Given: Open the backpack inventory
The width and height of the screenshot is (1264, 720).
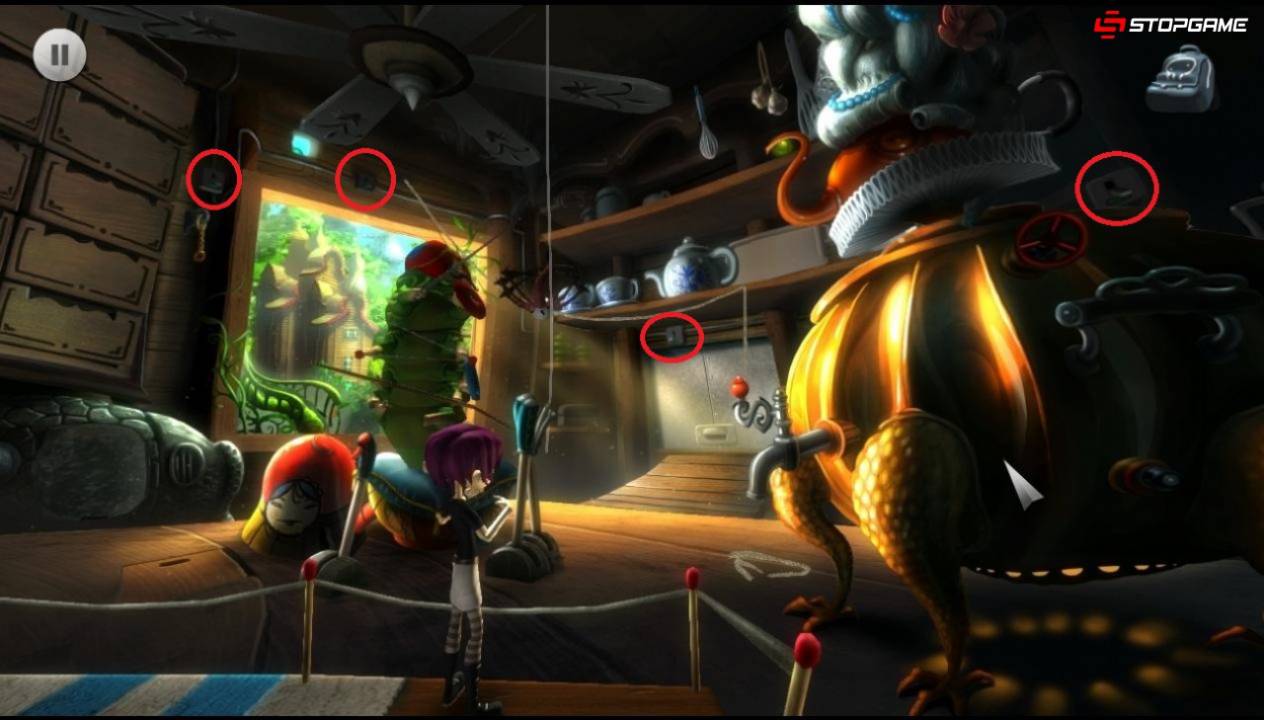Looking at the screenshot, I should coord(1180,80).
